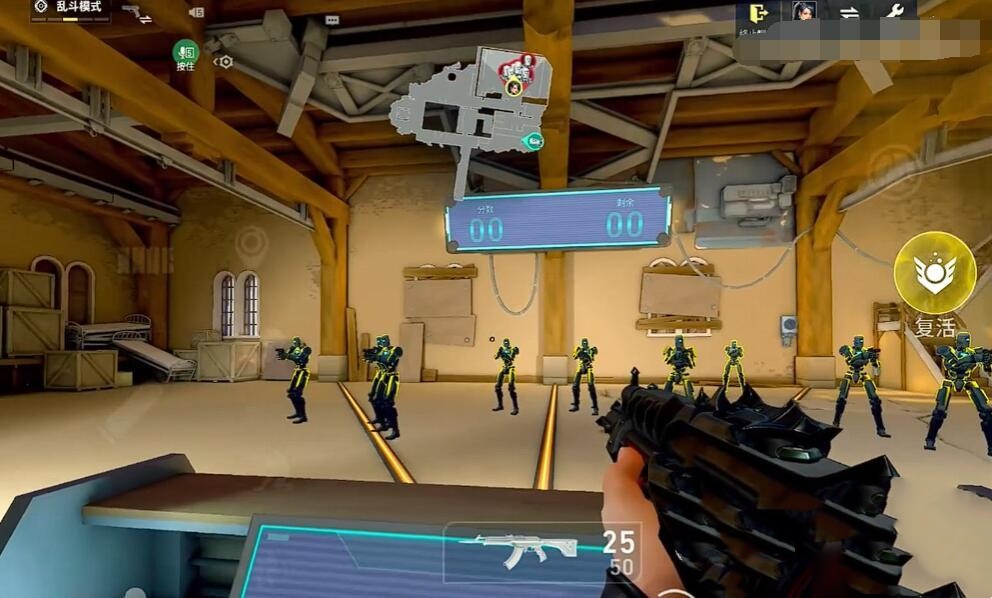Viewport: 992px width, 598px height.
Task: Hold the green microphone 按住 voice button
Action: coord(185,54)
